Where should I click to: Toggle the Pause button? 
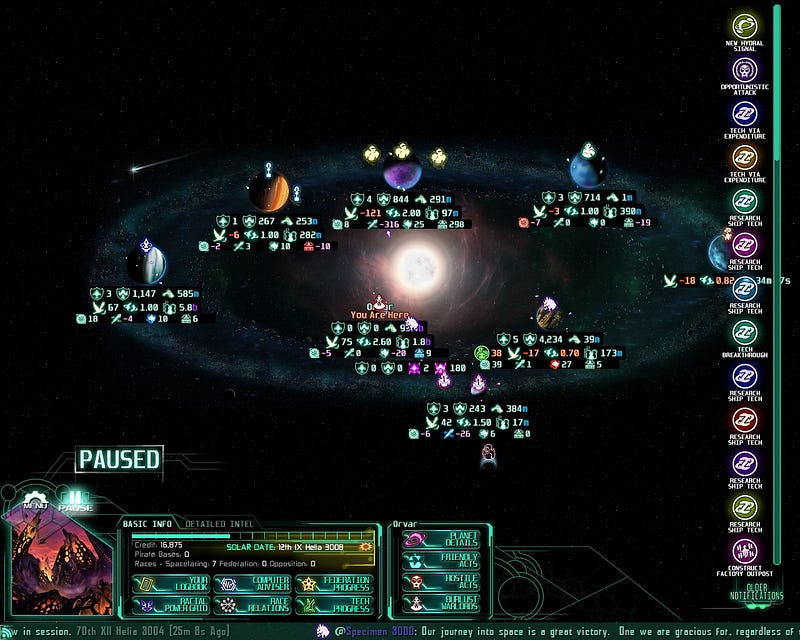point(75,500)
